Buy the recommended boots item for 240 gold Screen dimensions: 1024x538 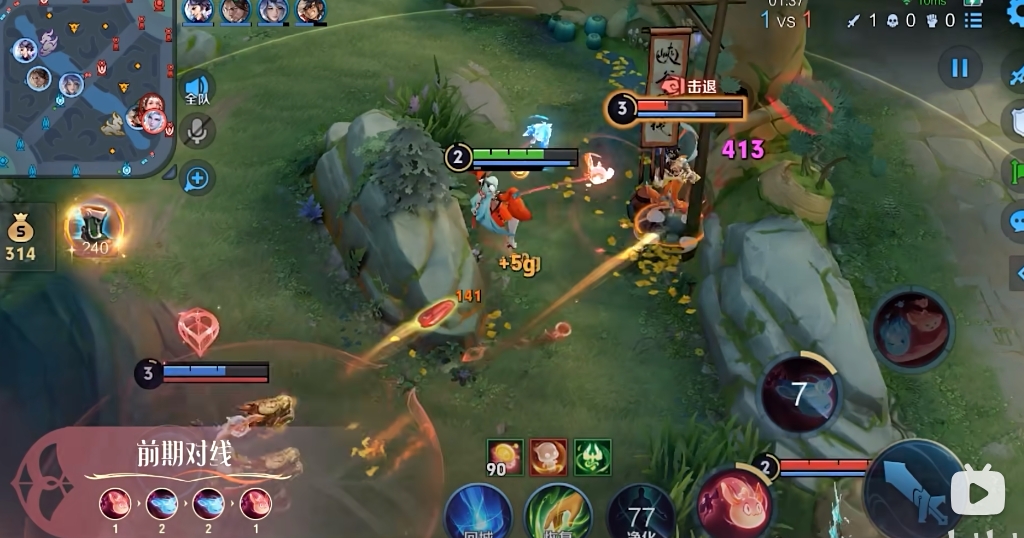click(x=95, y=228)
